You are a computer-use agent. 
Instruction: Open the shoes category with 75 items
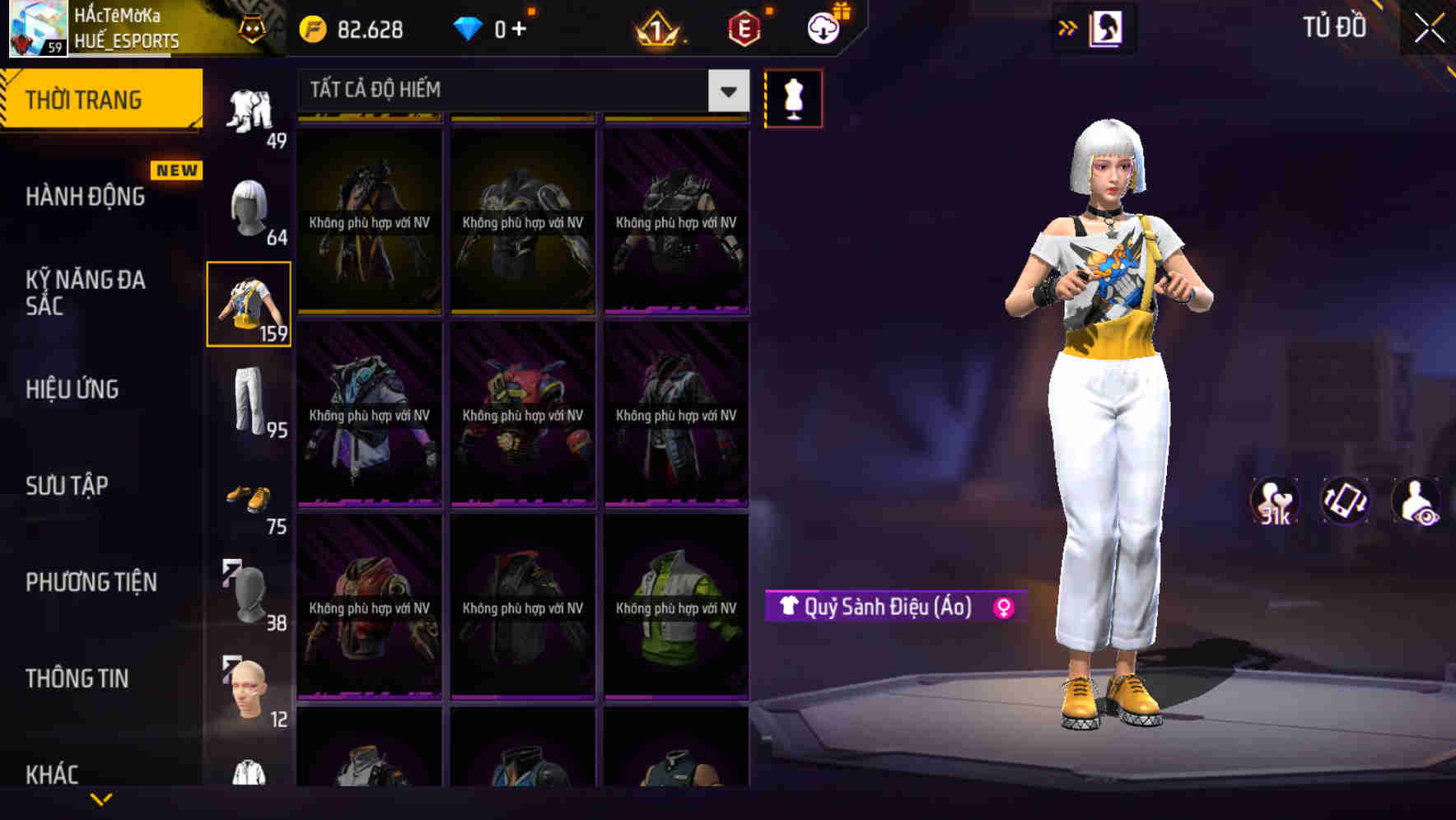pyautogui.click(x=251, y=498)
